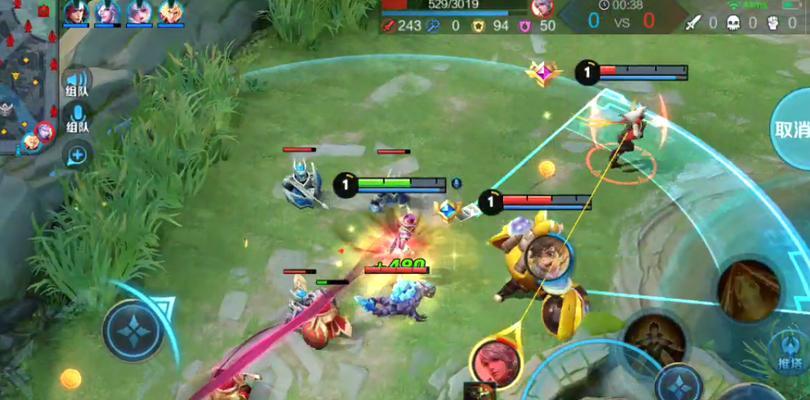Select the first teammate portrait in the top row
This screenshot has width=810, height=400.
click(75, 13)
